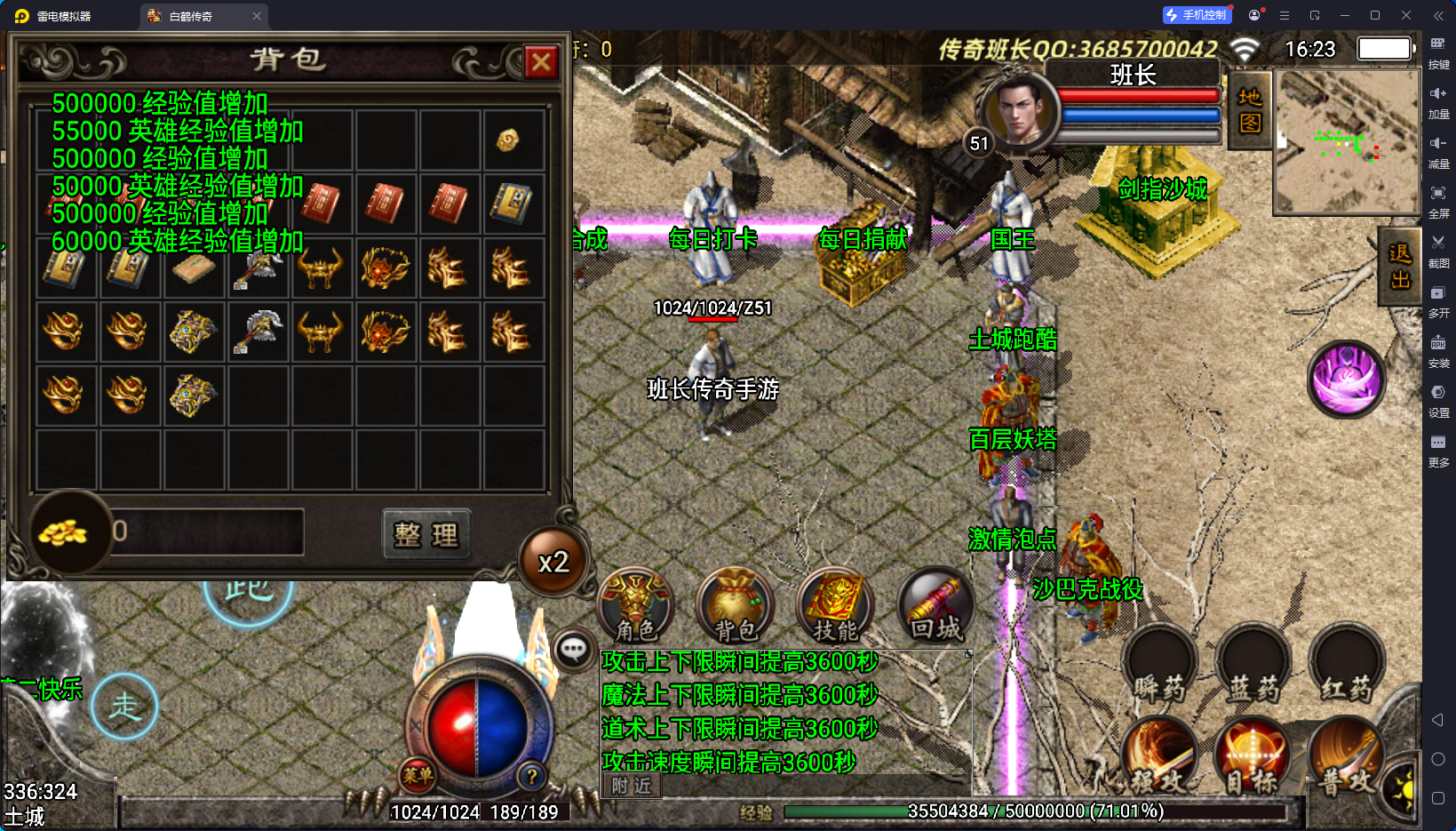Viewport: 1456px width, 831px height.
Task: Open the chat speech bubble
Action: pyautogui.click(x=573, y=650)
